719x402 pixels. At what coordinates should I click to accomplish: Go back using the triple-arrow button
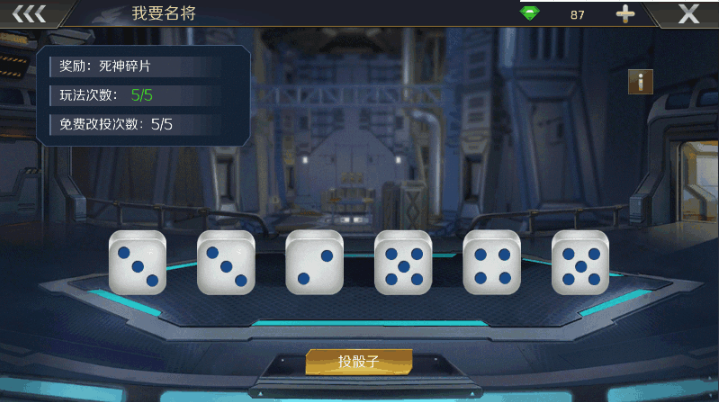coord(29,14)
